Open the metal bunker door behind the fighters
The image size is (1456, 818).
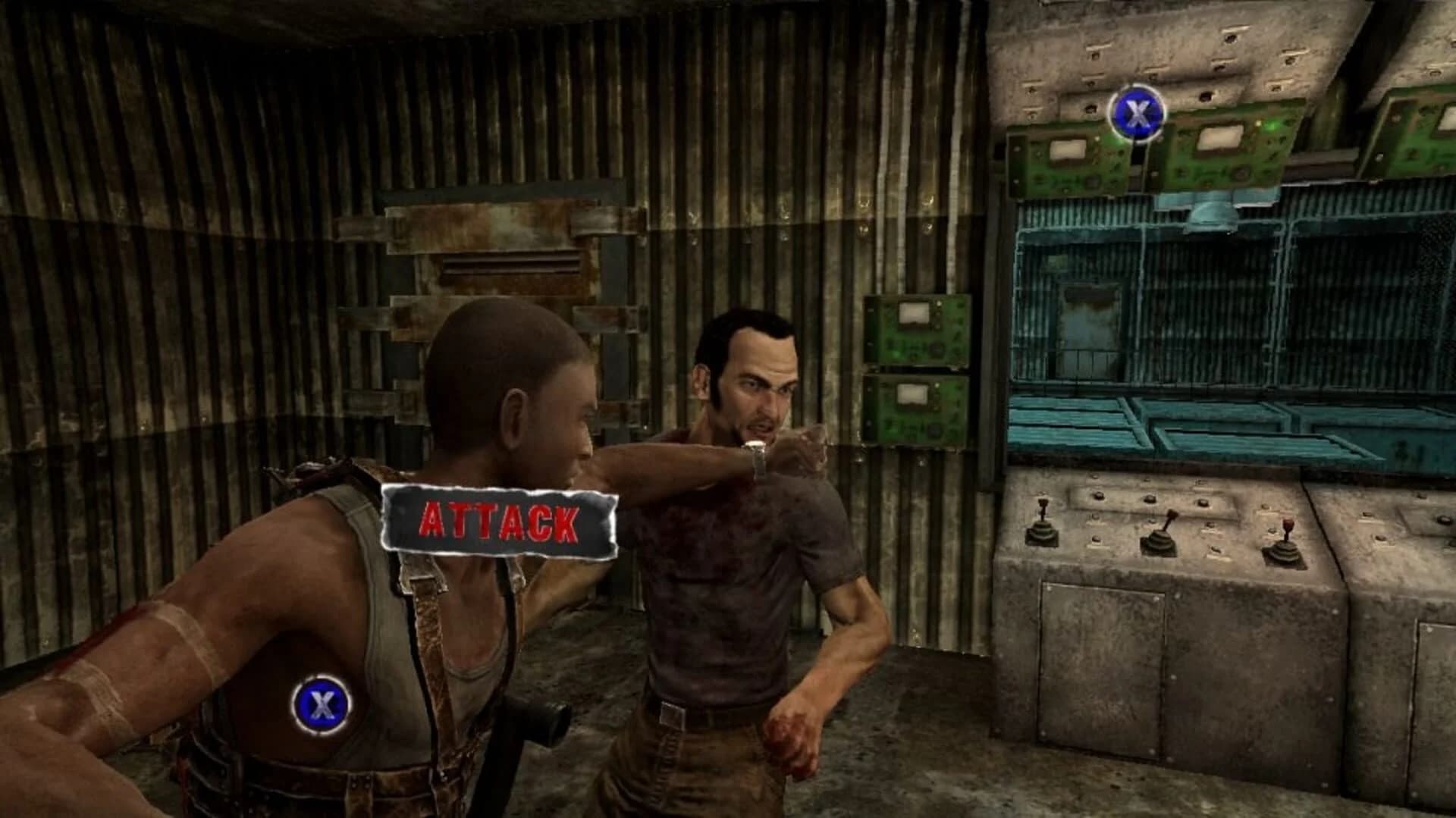click(x=500, y=303)
